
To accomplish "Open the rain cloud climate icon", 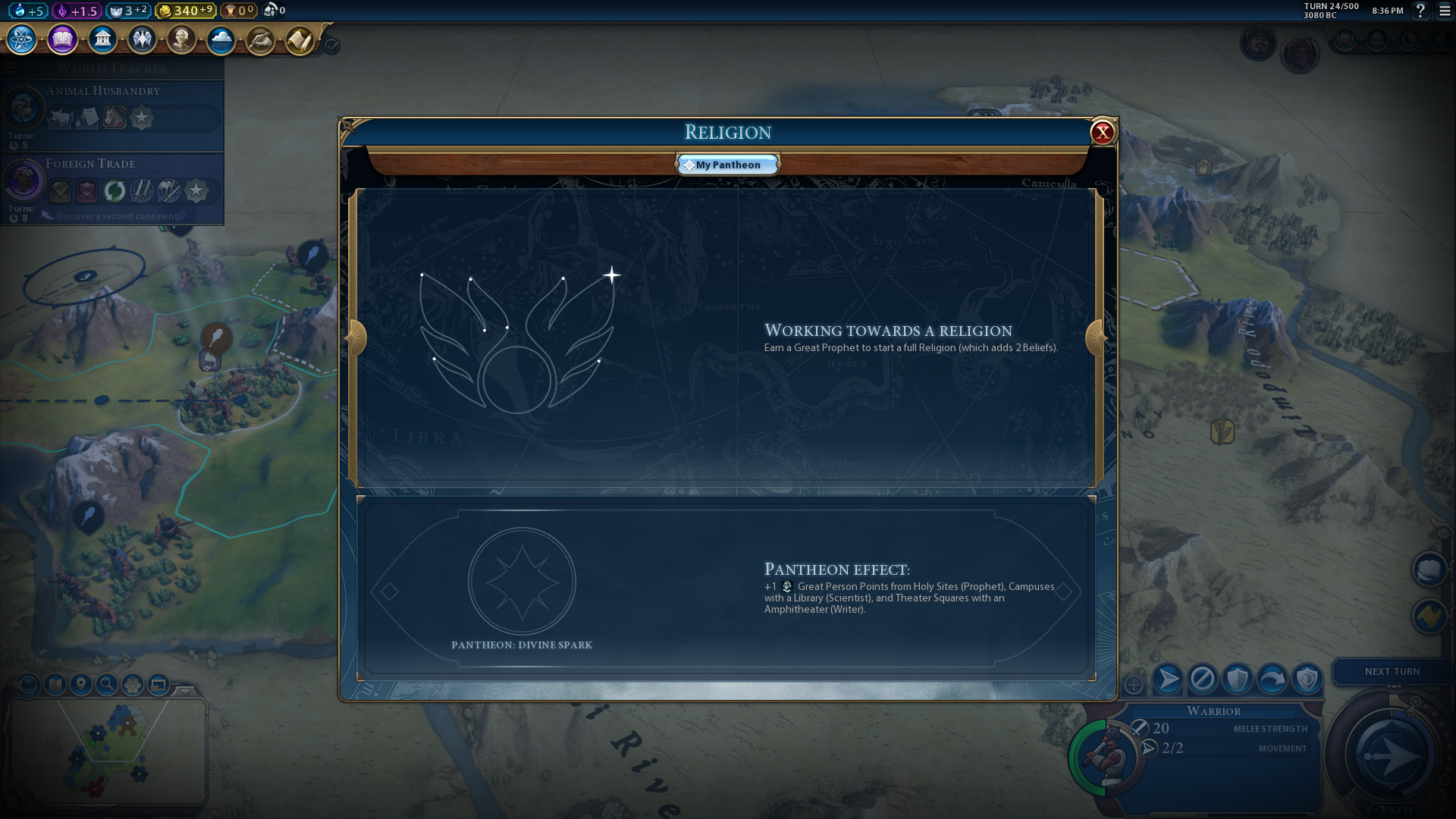I will 221,39.
